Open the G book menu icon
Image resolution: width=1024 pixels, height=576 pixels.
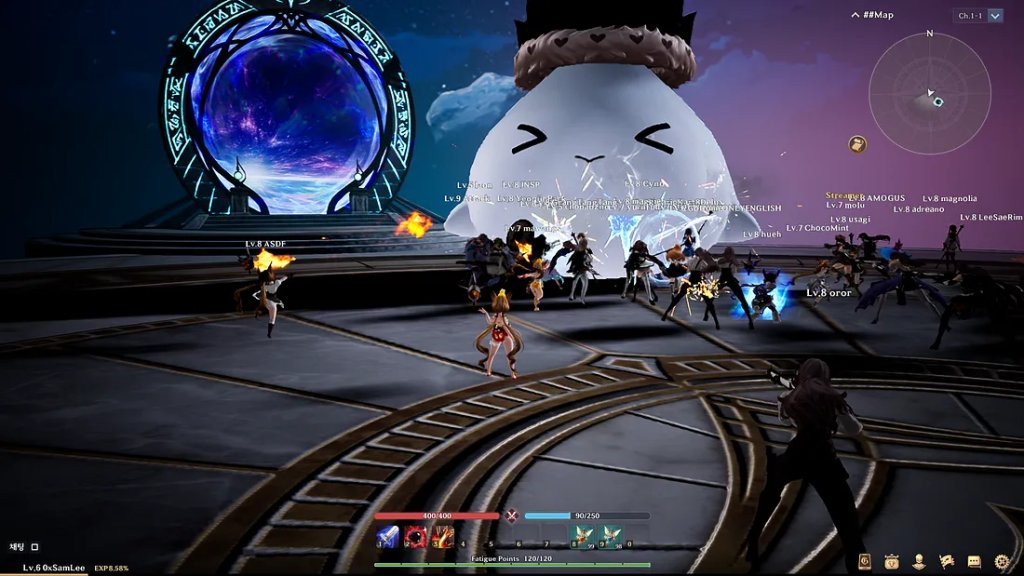click(x=865, y=562)
